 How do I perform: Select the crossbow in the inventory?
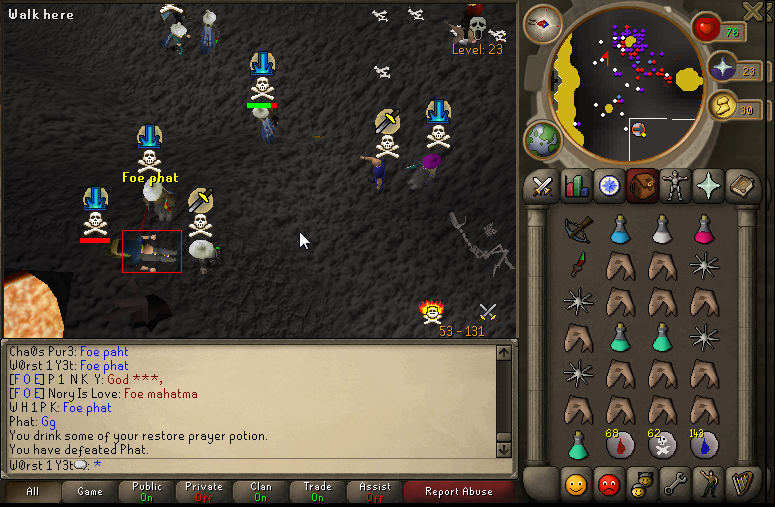pyautogui.click(x=576, y=230)
